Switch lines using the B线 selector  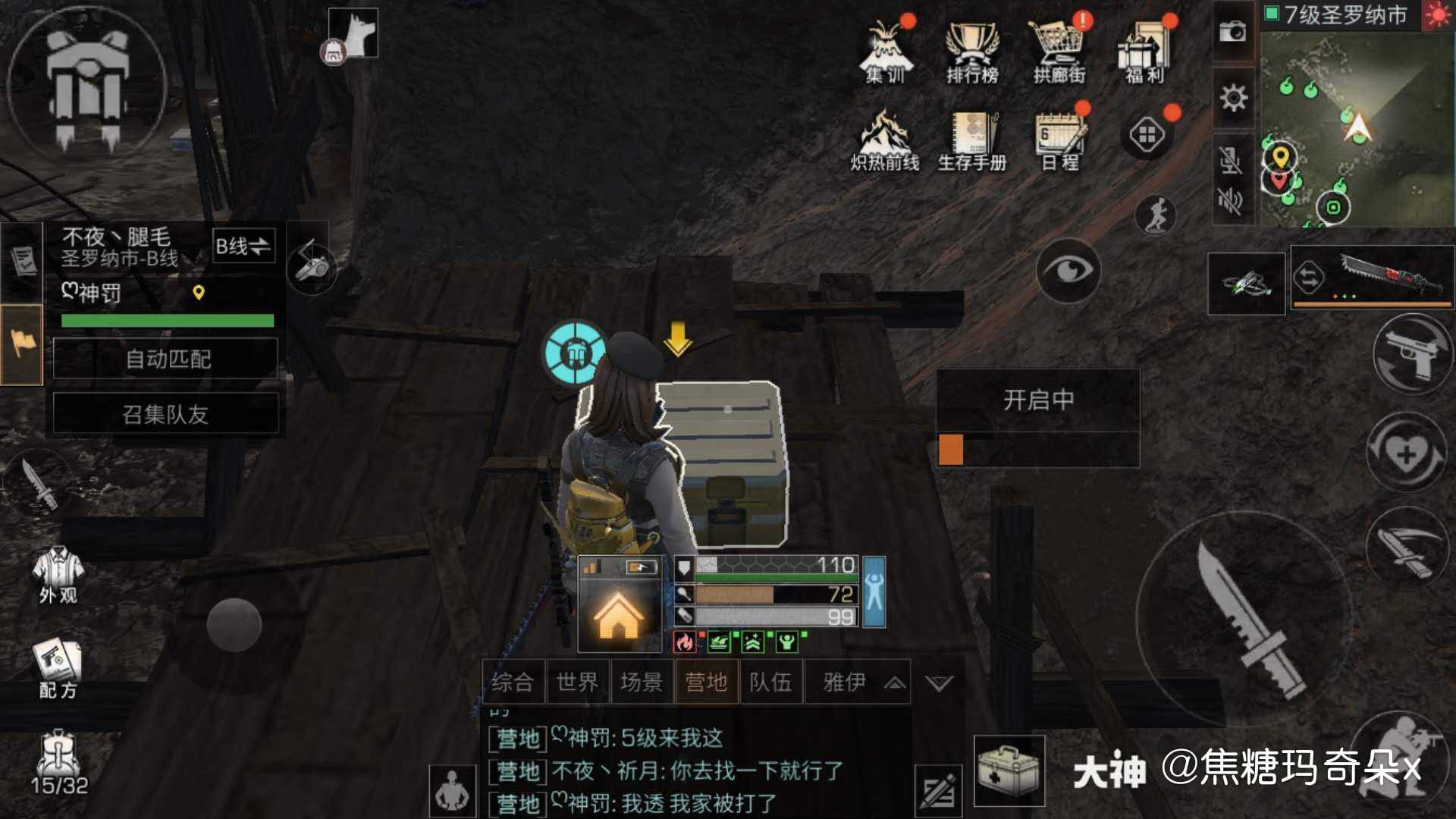point(244,245)
